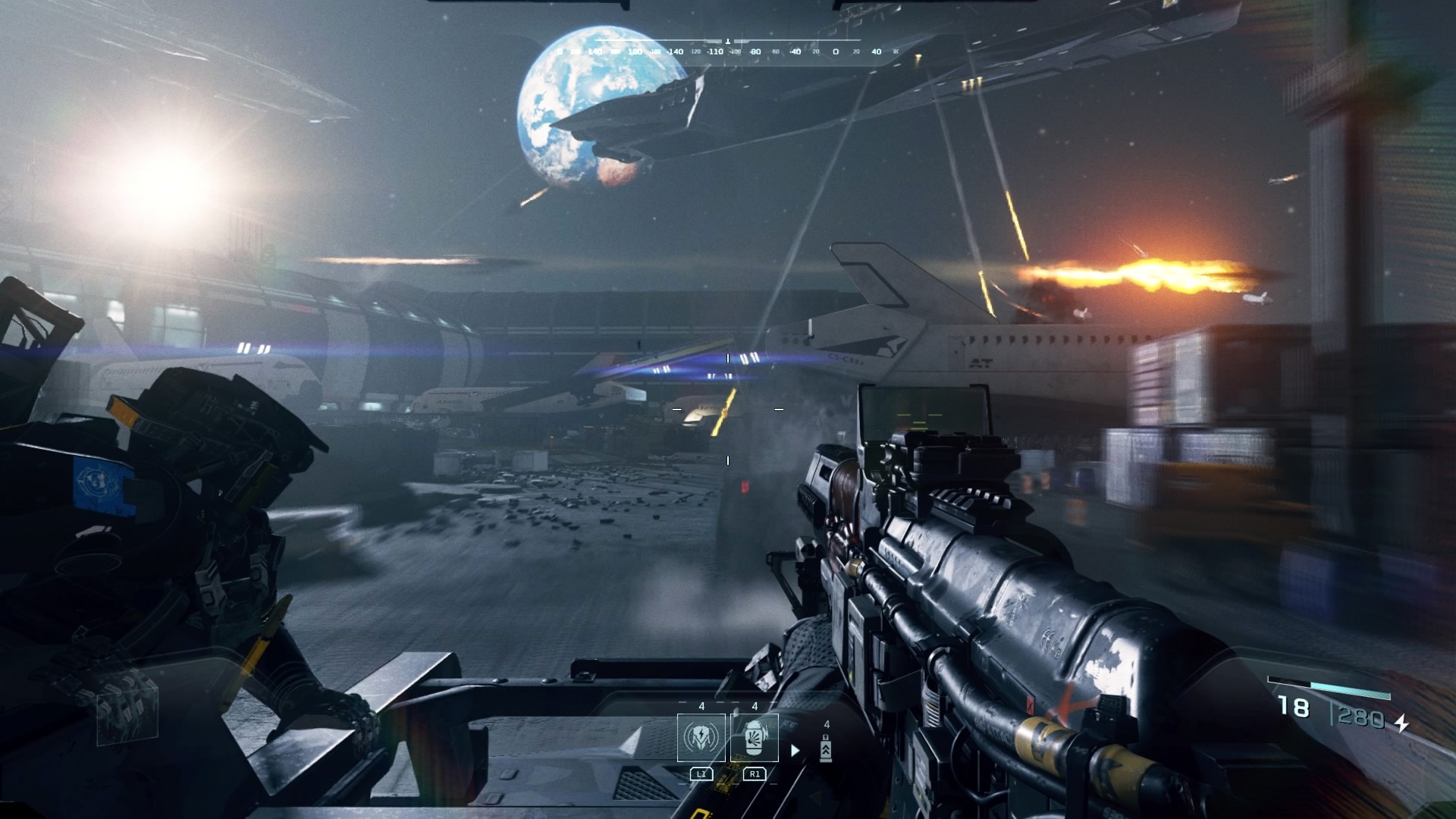Select the -110 heading on the compass strip
Screen dimensions: 1456x819
tap(715, 52)
